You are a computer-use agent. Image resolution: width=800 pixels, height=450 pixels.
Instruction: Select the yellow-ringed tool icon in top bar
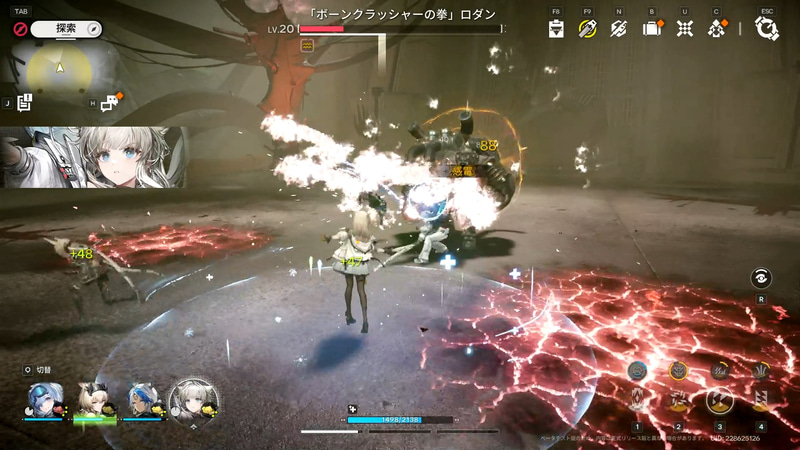[x=587, y=28]
